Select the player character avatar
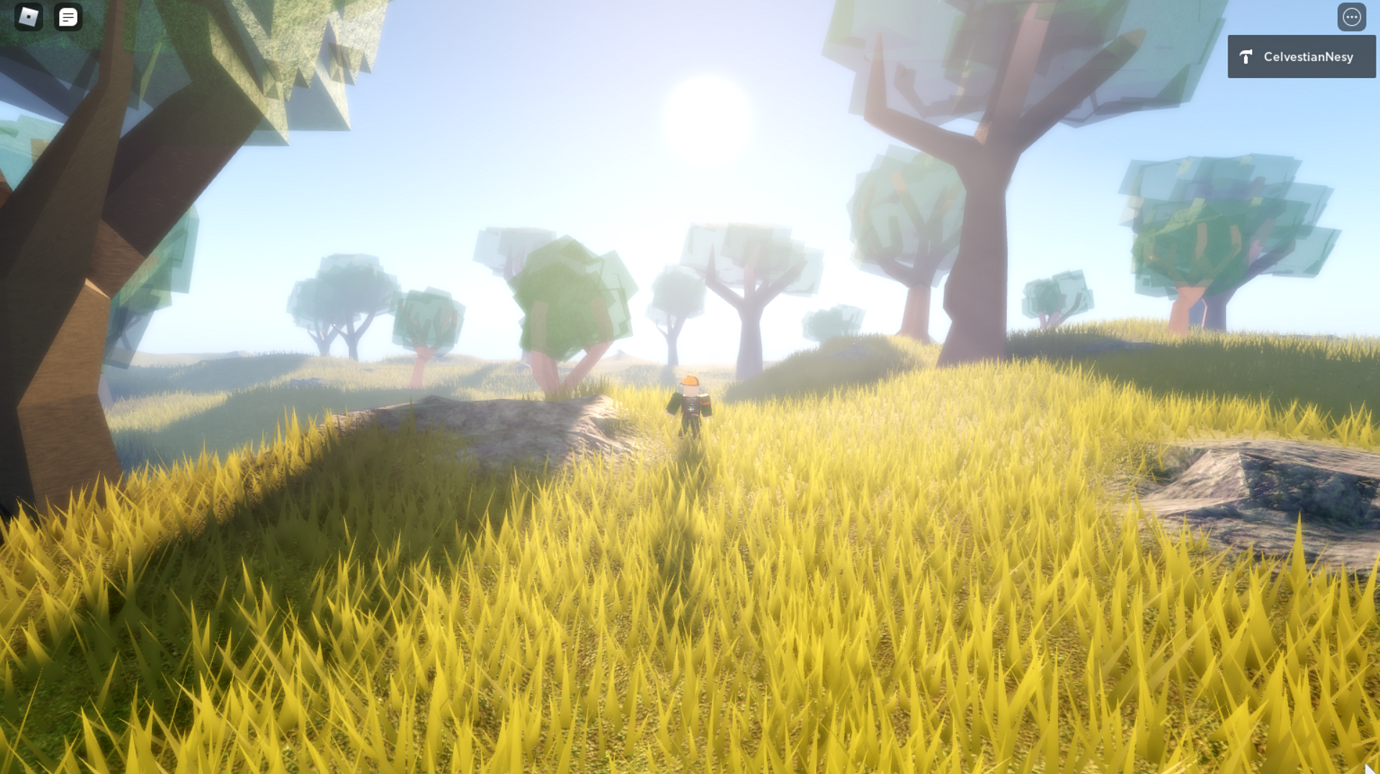This screenshot has width=1380, height=774. (690, 405)
